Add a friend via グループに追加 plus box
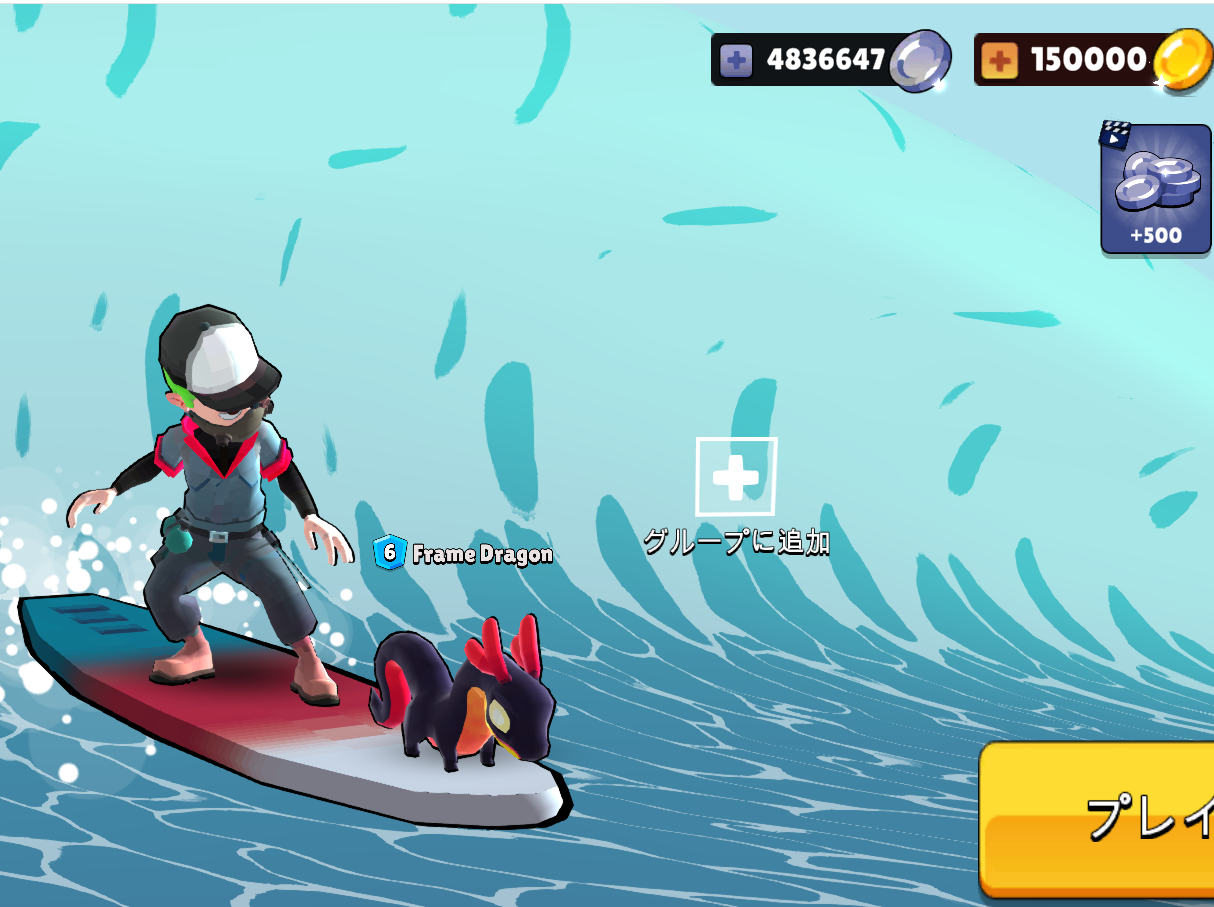The image size is (1214, 907). tap(736, 478)
